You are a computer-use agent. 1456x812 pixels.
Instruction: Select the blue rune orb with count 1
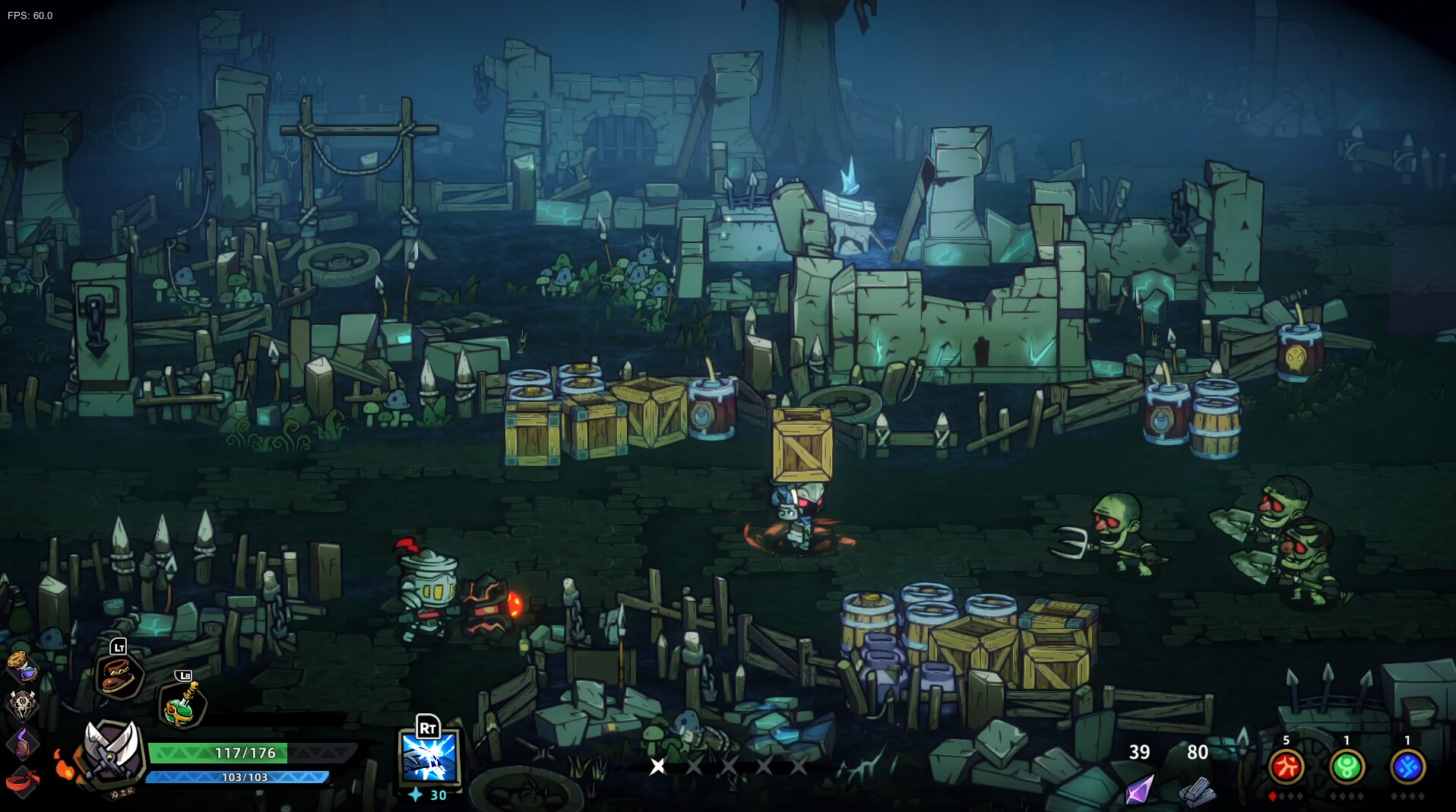point(1408,766)
